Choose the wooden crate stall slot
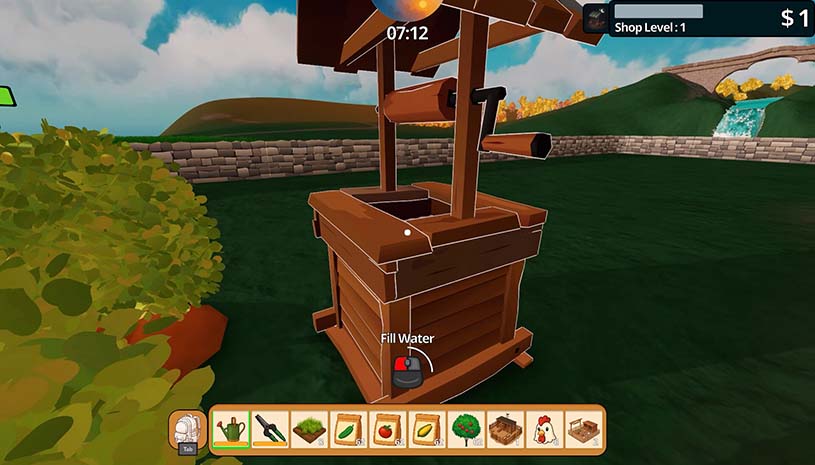This screenshot has width=815, height=465. coord(583,430)
